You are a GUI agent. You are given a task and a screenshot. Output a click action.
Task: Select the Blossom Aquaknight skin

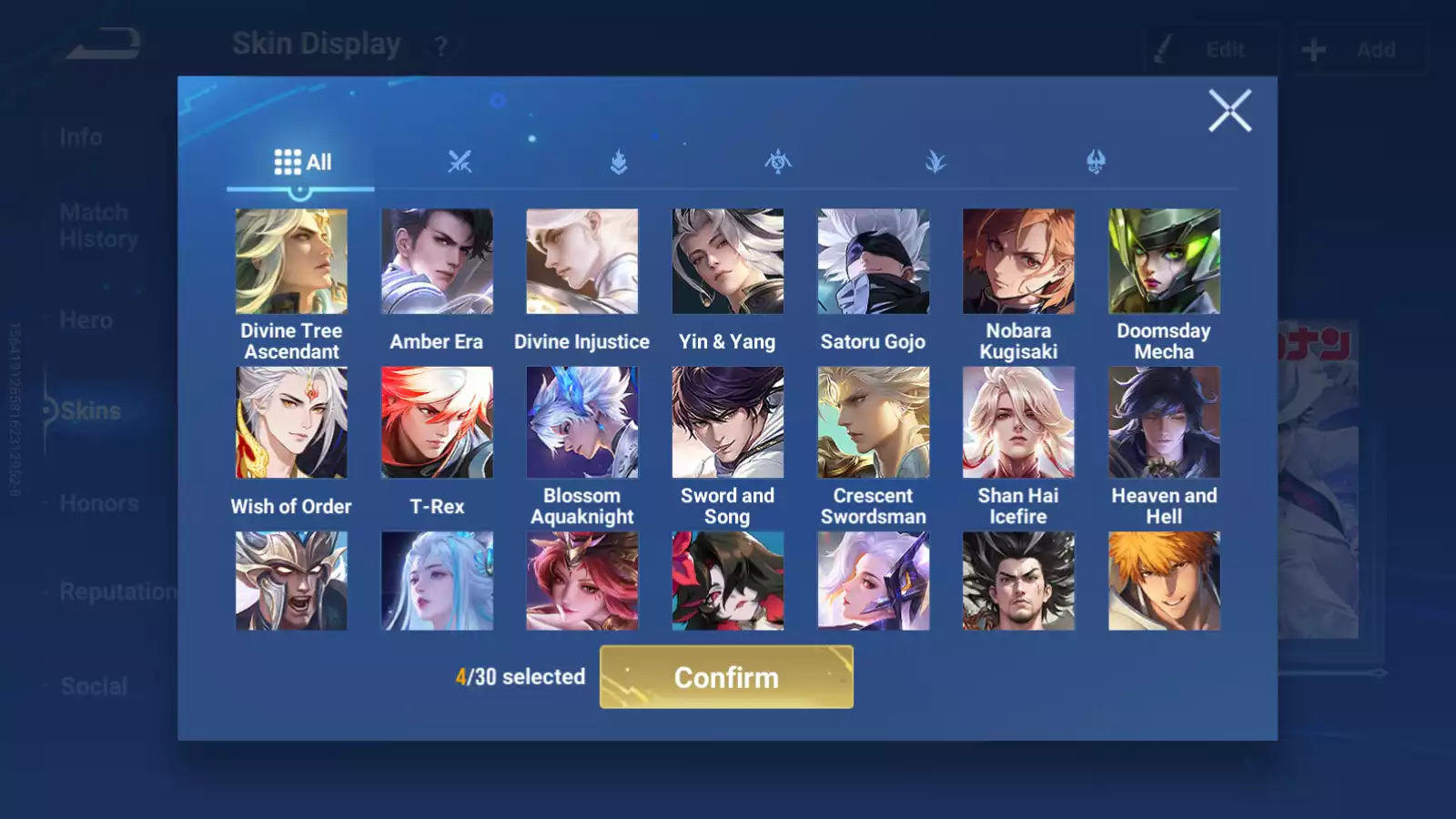582,422
